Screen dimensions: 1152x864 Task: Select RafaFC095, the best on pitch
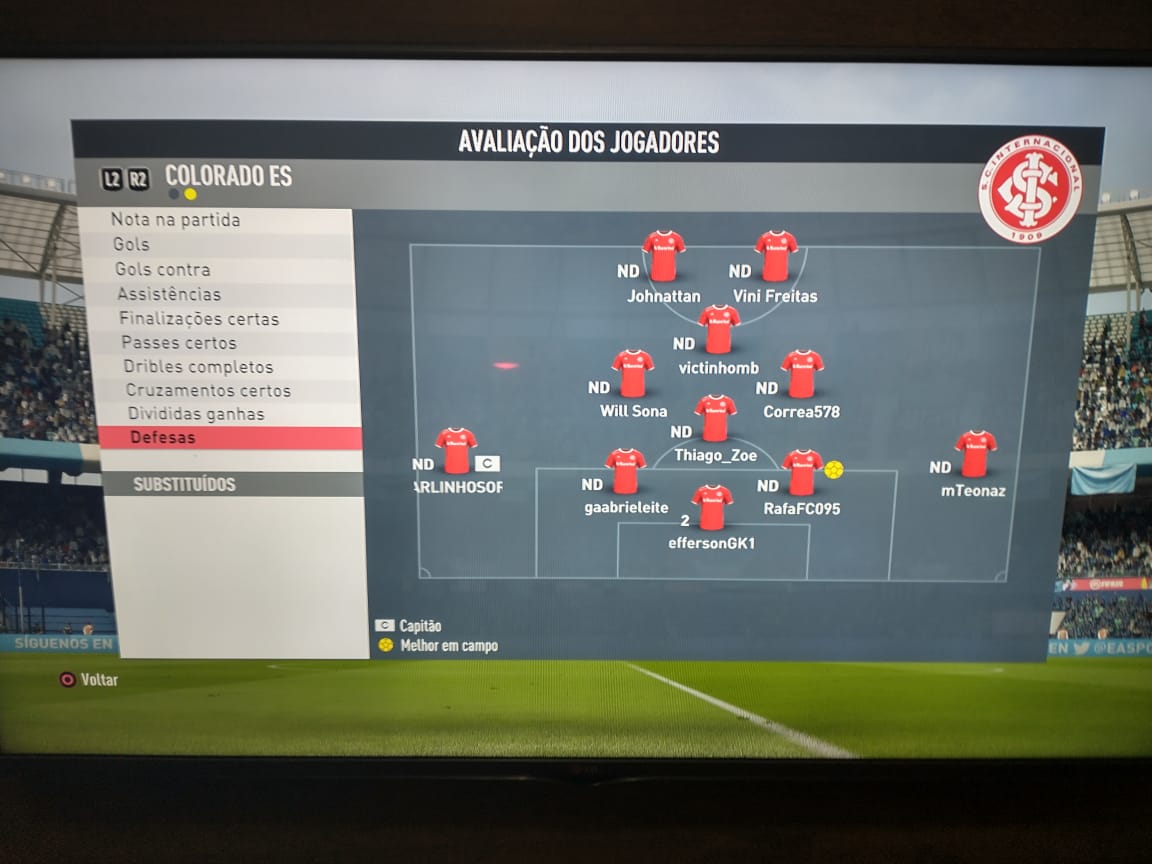802,472
